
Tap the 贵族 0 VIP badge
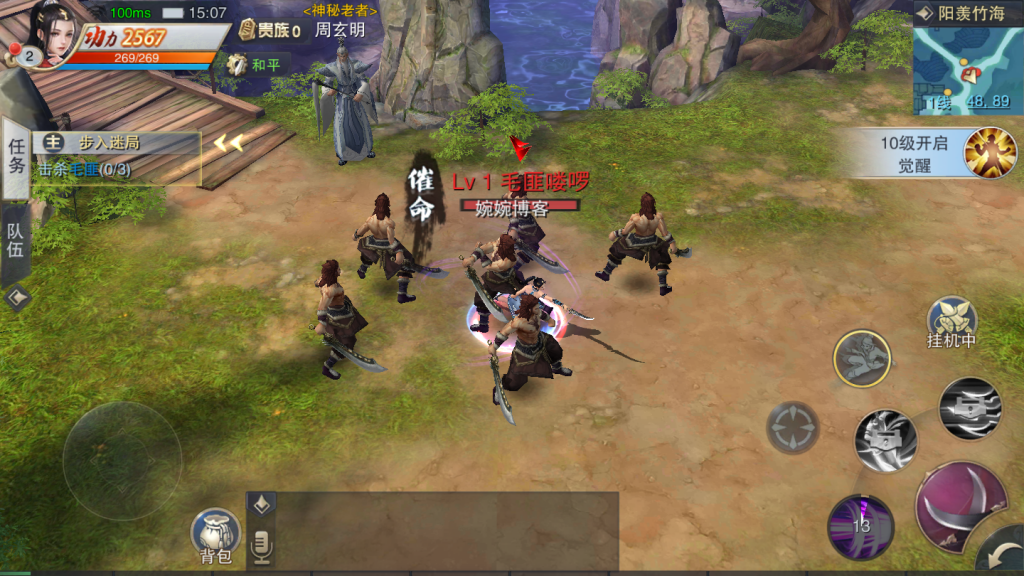(x=270, y=31)
